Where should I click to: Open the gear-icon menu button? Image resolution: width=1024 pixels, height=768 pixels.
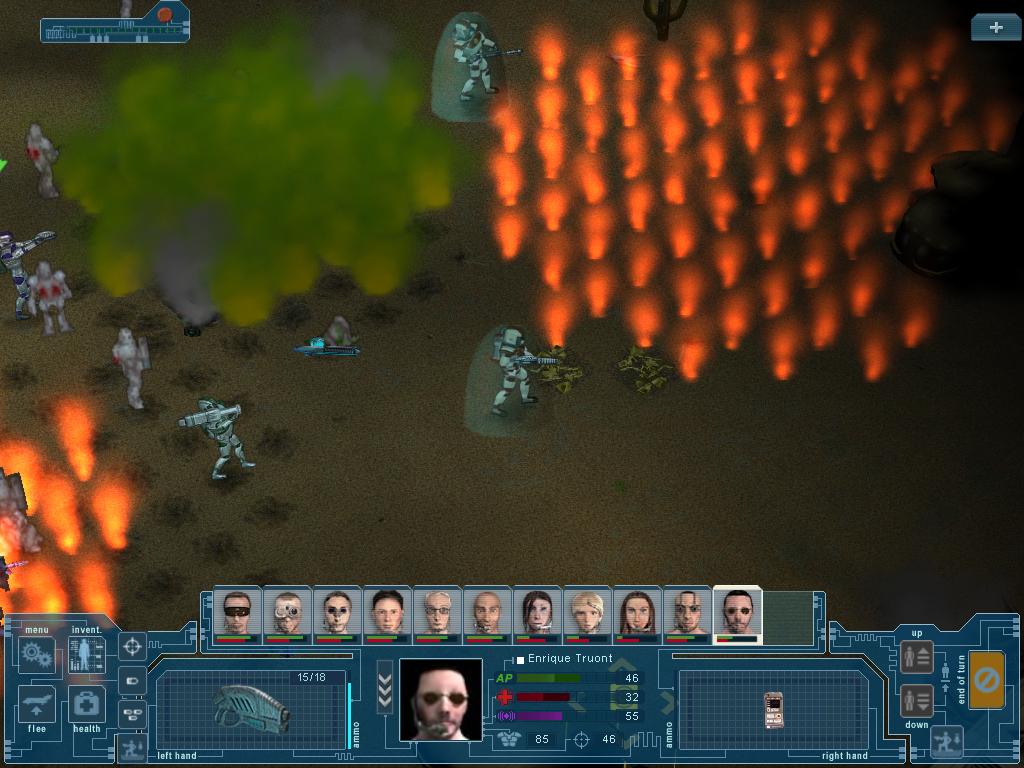coord(38,655)
